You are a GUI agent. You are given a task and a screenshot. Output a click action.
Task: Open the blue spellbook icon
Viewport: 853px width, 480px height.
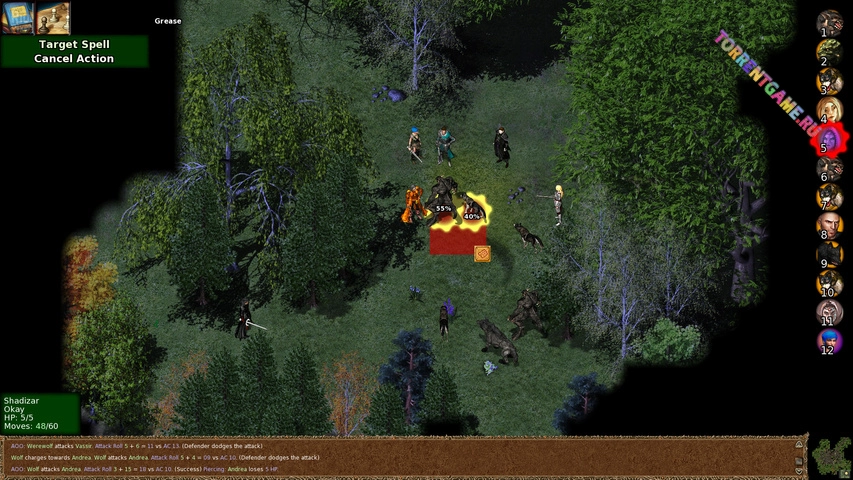click(18, 18)
